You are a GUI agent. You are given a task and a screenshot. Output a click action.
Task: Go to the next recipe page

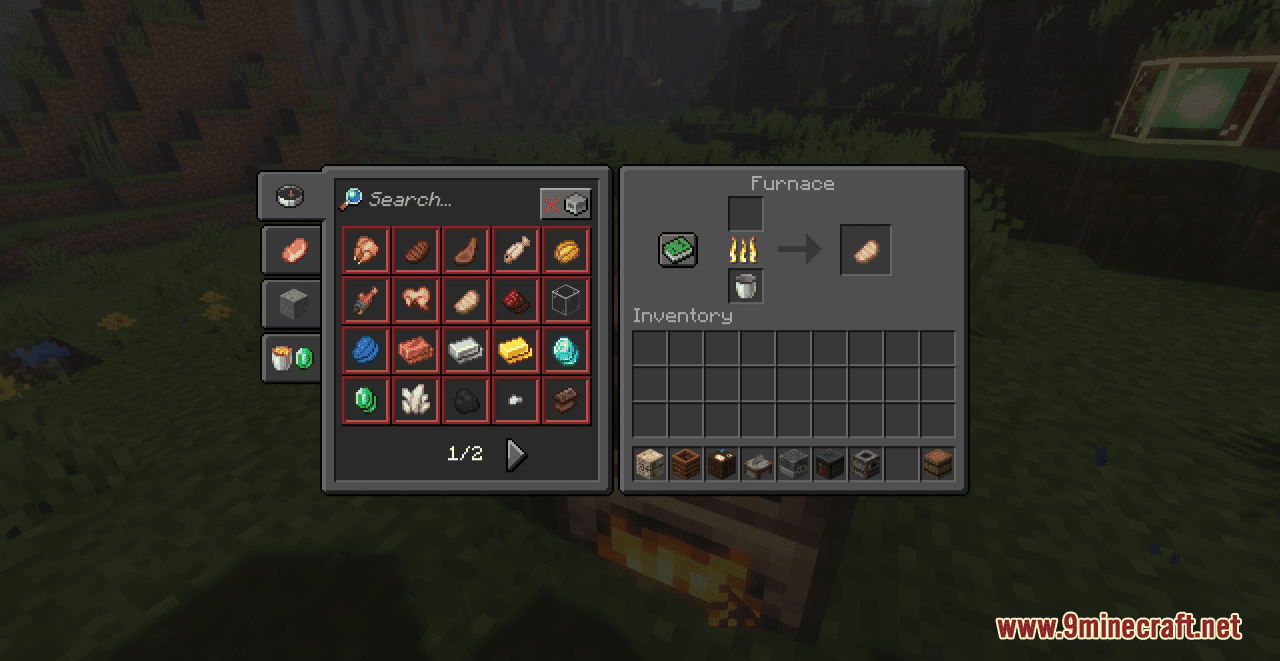coord(516,455)
